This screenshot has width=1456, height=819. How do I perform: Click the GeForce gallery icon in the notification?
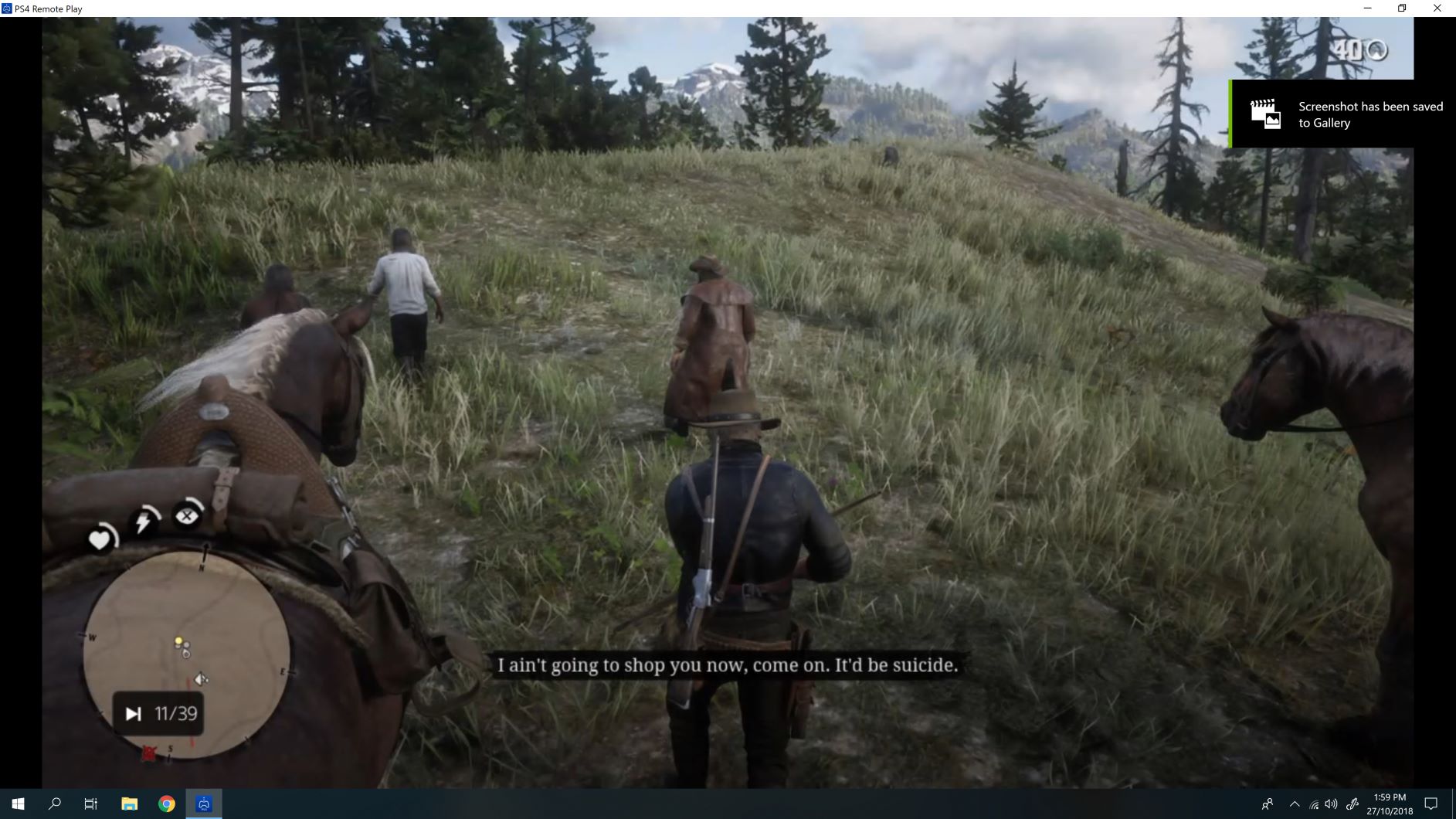1265,114
